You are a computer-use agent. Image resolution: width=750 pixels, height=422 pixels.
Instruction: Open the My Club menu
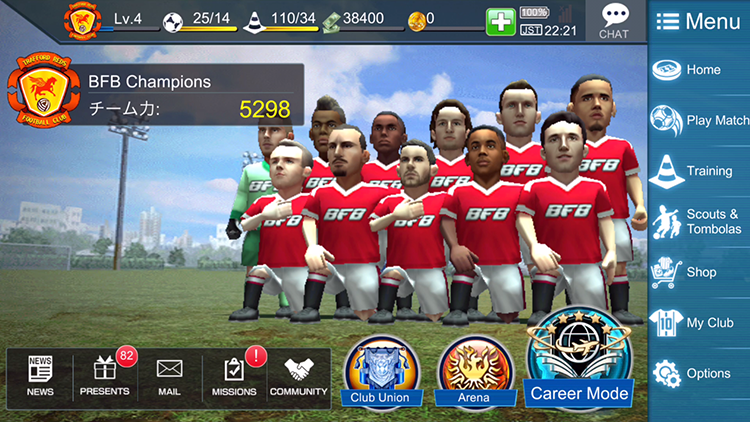point(699,323)
